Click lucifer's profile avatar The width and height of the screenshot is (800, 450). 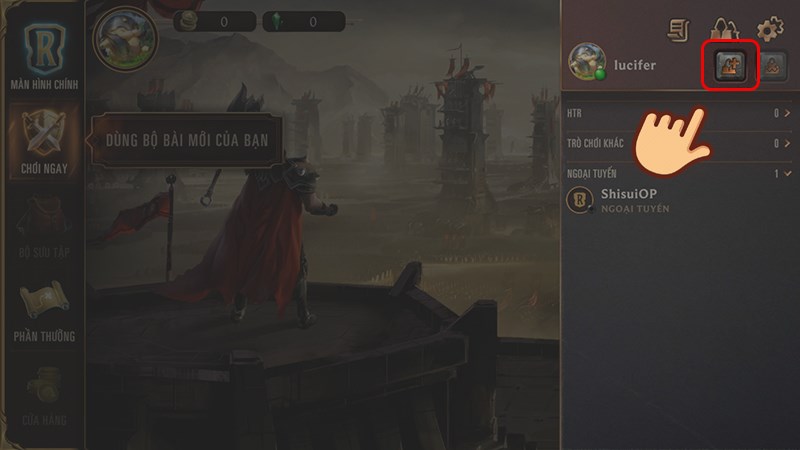click(x=585, y=61)
